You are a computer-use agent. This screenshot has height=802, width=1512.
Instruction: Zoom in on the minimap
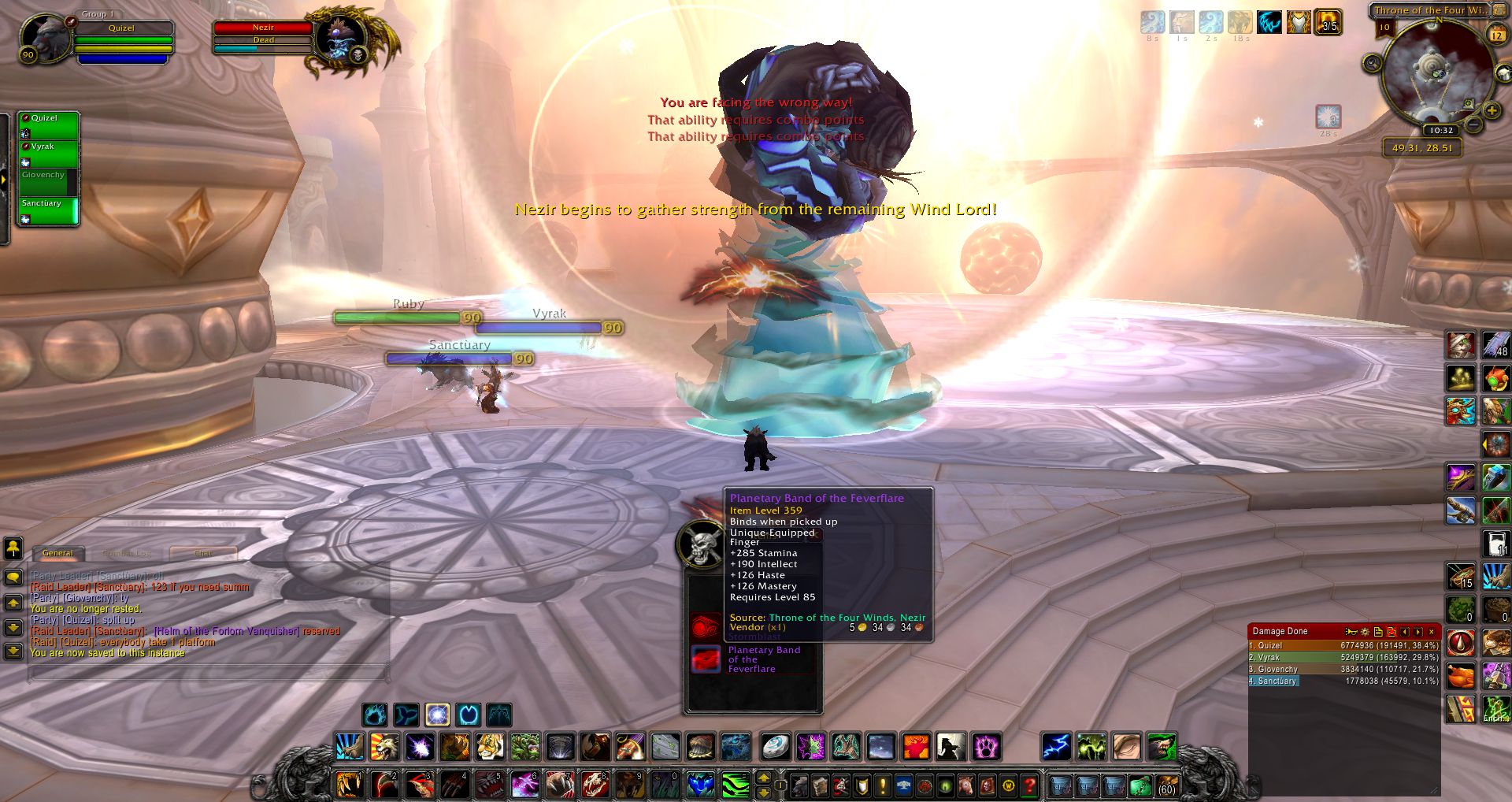tap(1491, 111)
